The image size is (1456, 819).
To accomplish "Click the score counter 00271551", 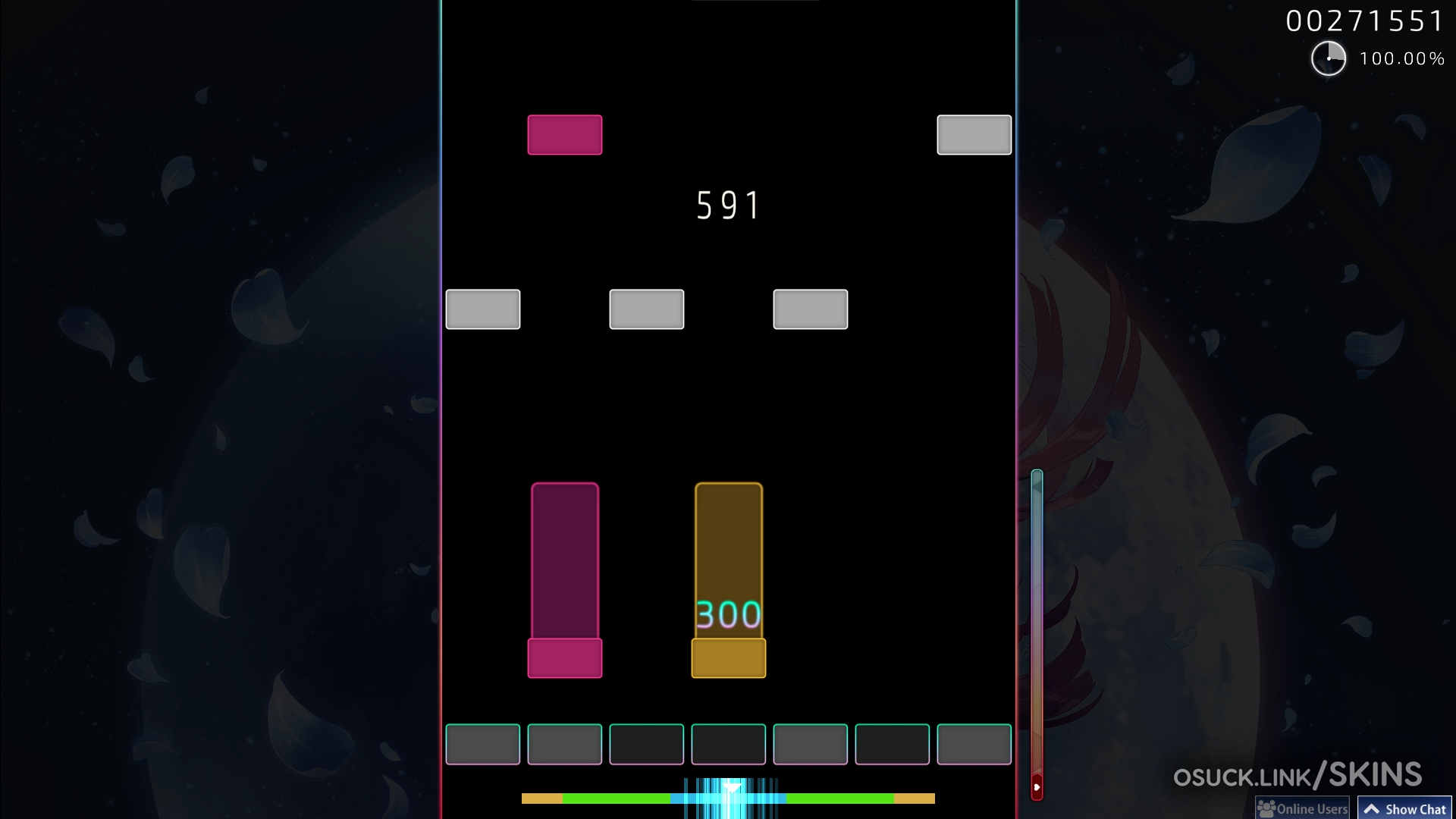I will pos(1365,20).
